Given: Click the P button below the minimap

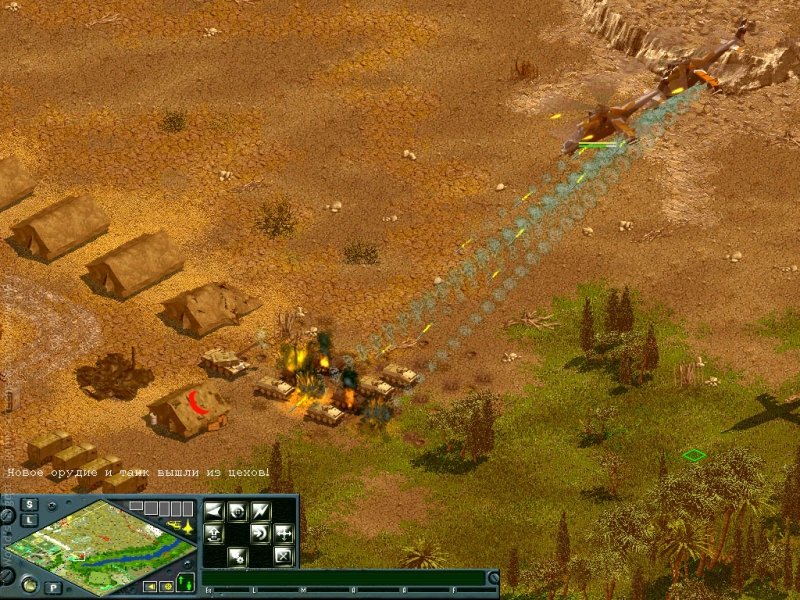Looking at the screenshot, I should (52, 587).
